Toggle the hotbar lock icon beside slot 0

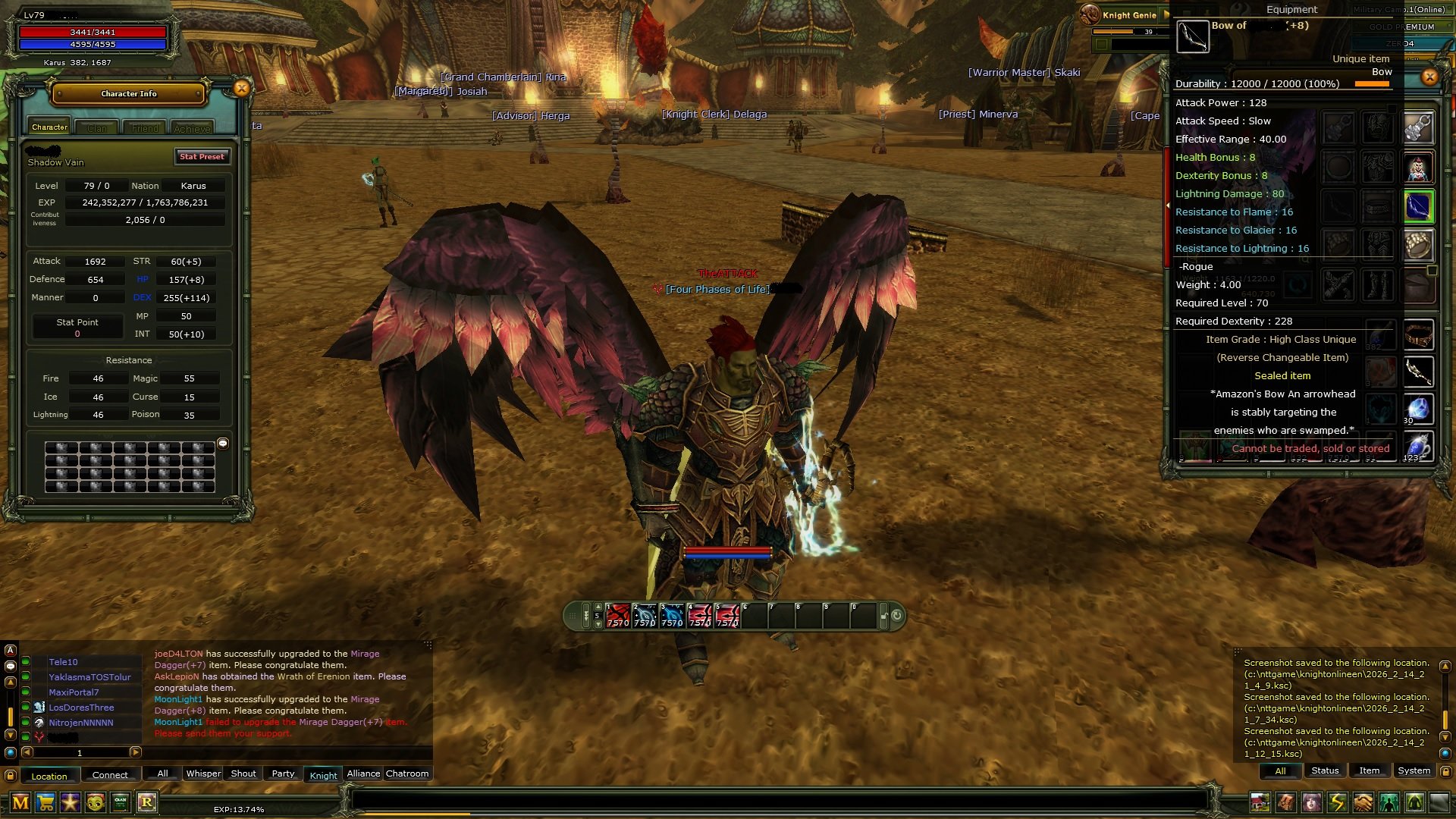883,617
